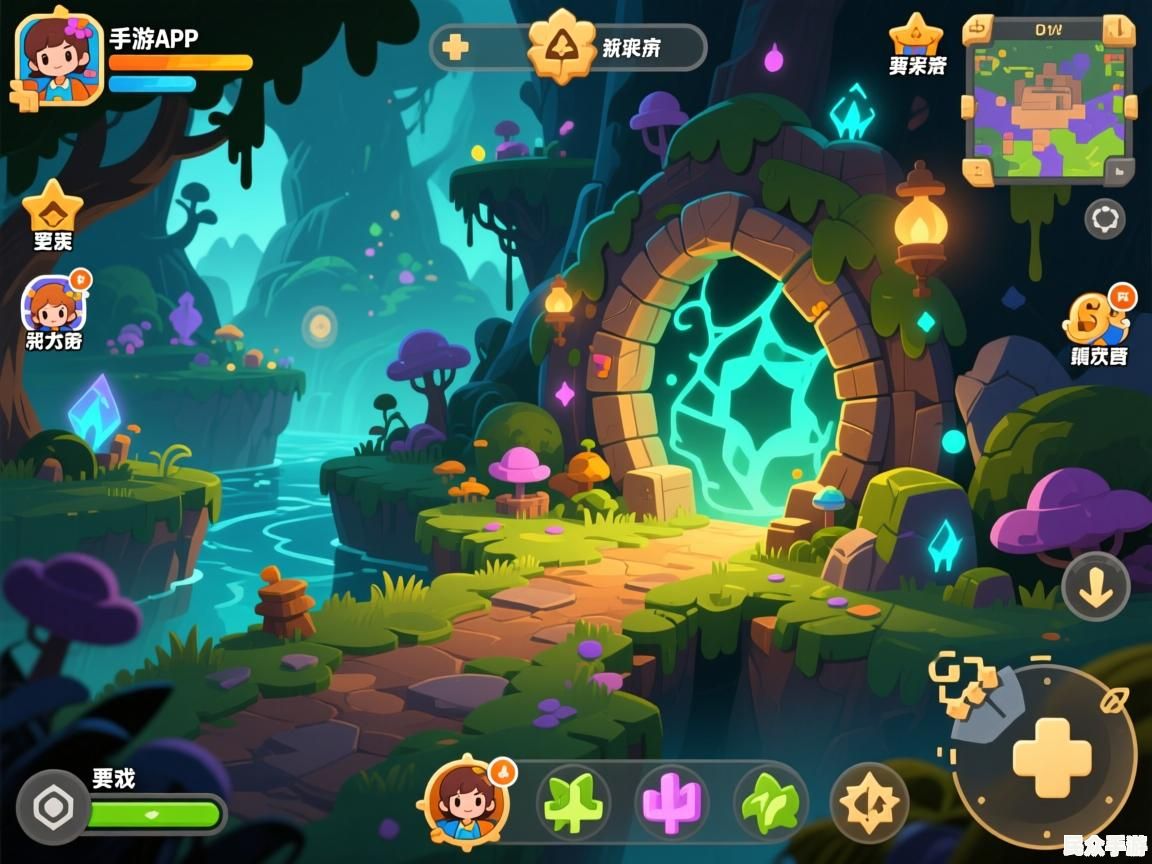
Task: Use the pink cactus skill slot
Action: [x=672, y=803]
